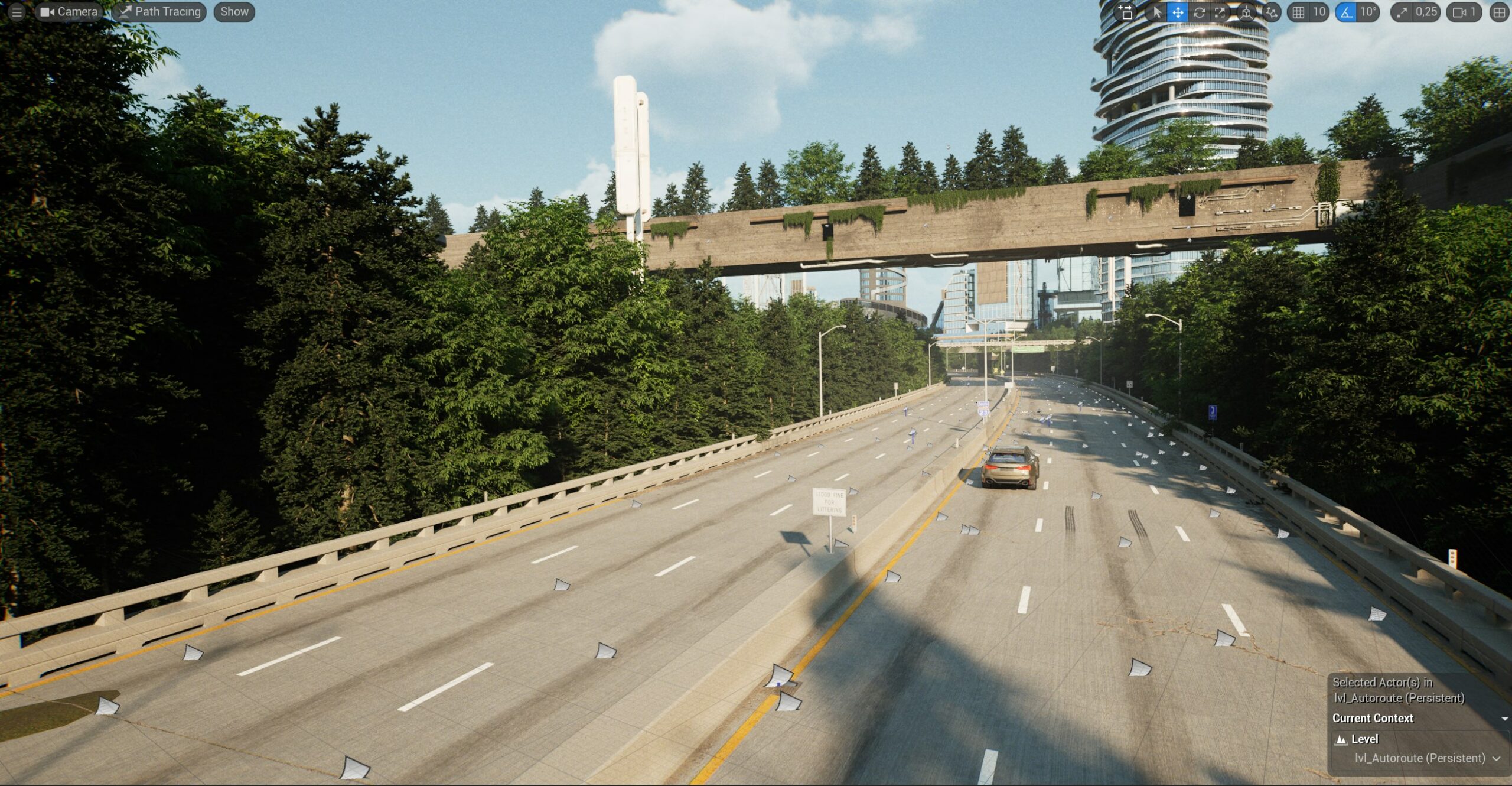The height and width of the screenshot is (786, 1512).
Task: Open the 10° rotation snap value dropdown
Action: click(1368, 12)
